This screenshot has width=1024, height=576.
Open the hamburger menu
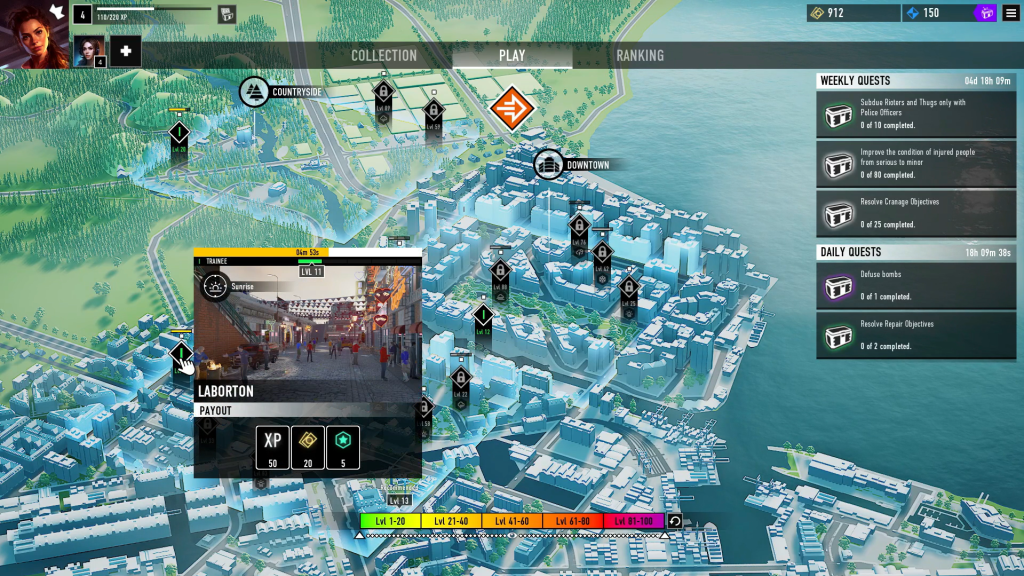pyautogui.click(x=1011, y=13)
